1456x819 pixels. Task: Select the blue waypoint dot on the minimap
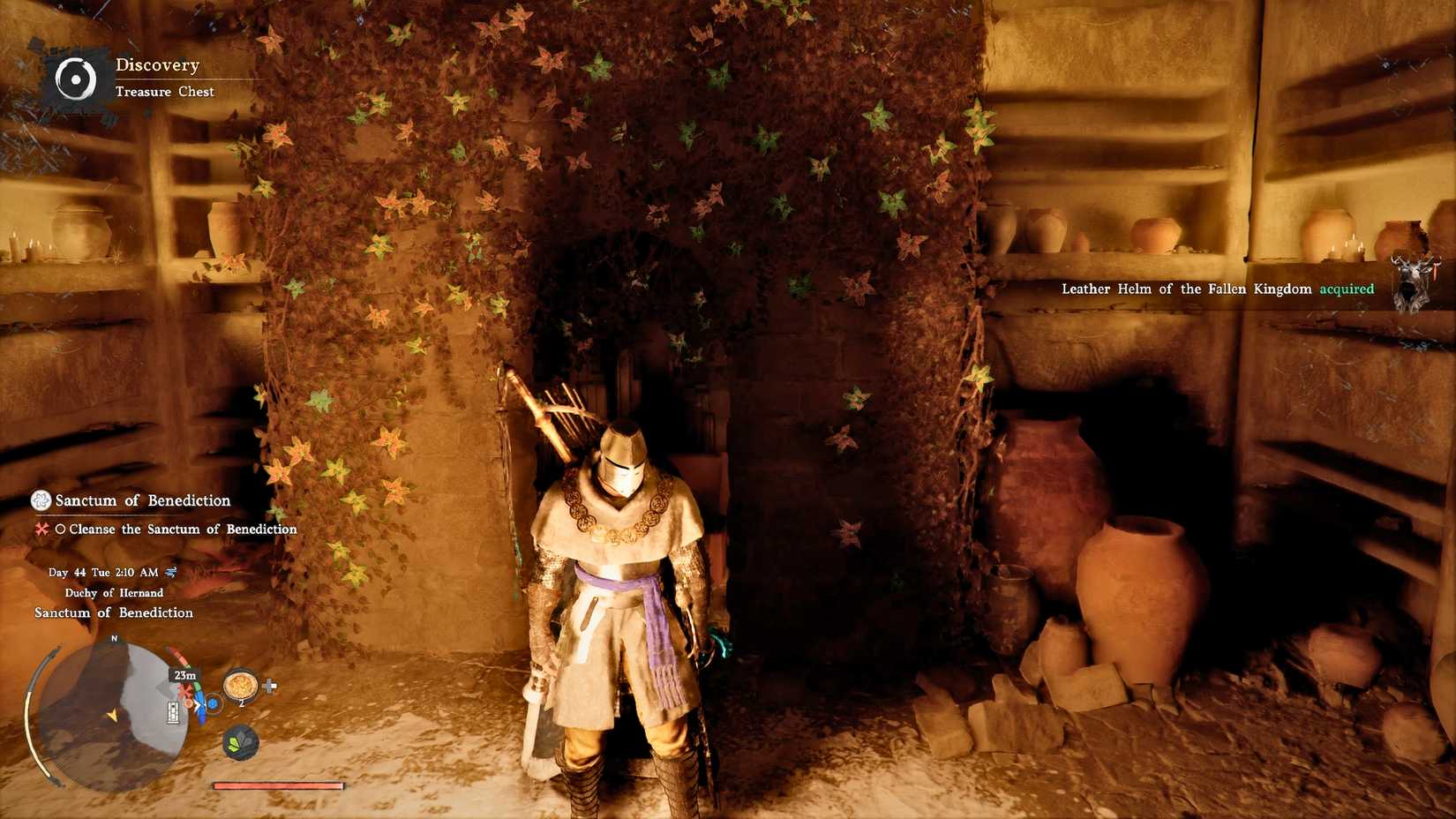point(212,703)
